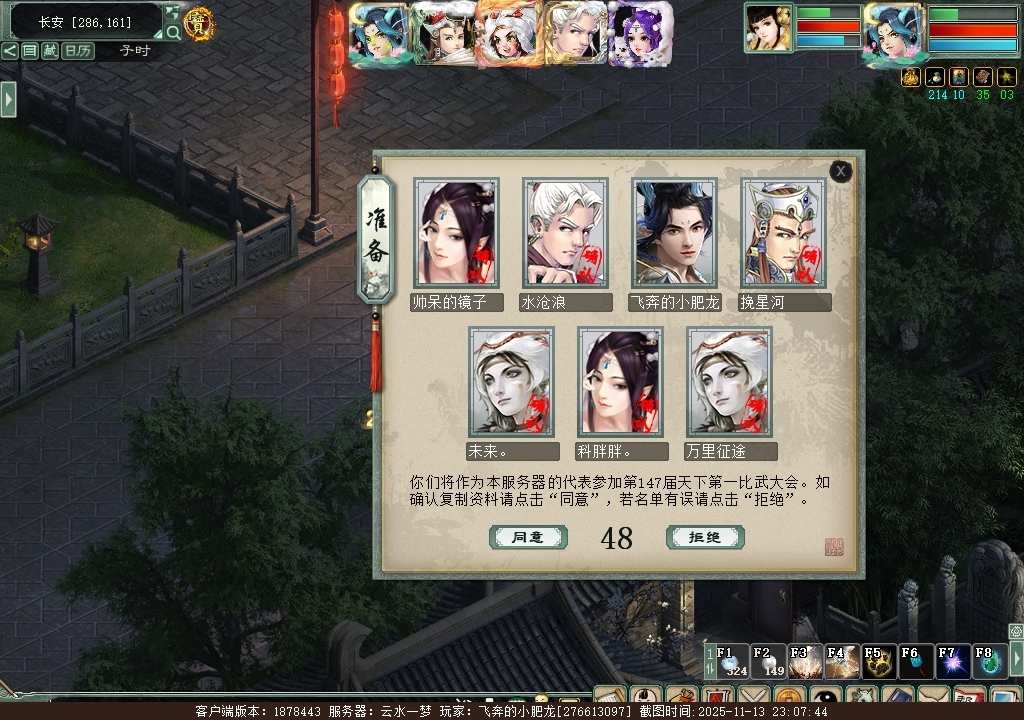Activate the F5 golden paw skill
Image resolution: width=1024 pixels, height=720 pixels.
click(x=879, y=661)
